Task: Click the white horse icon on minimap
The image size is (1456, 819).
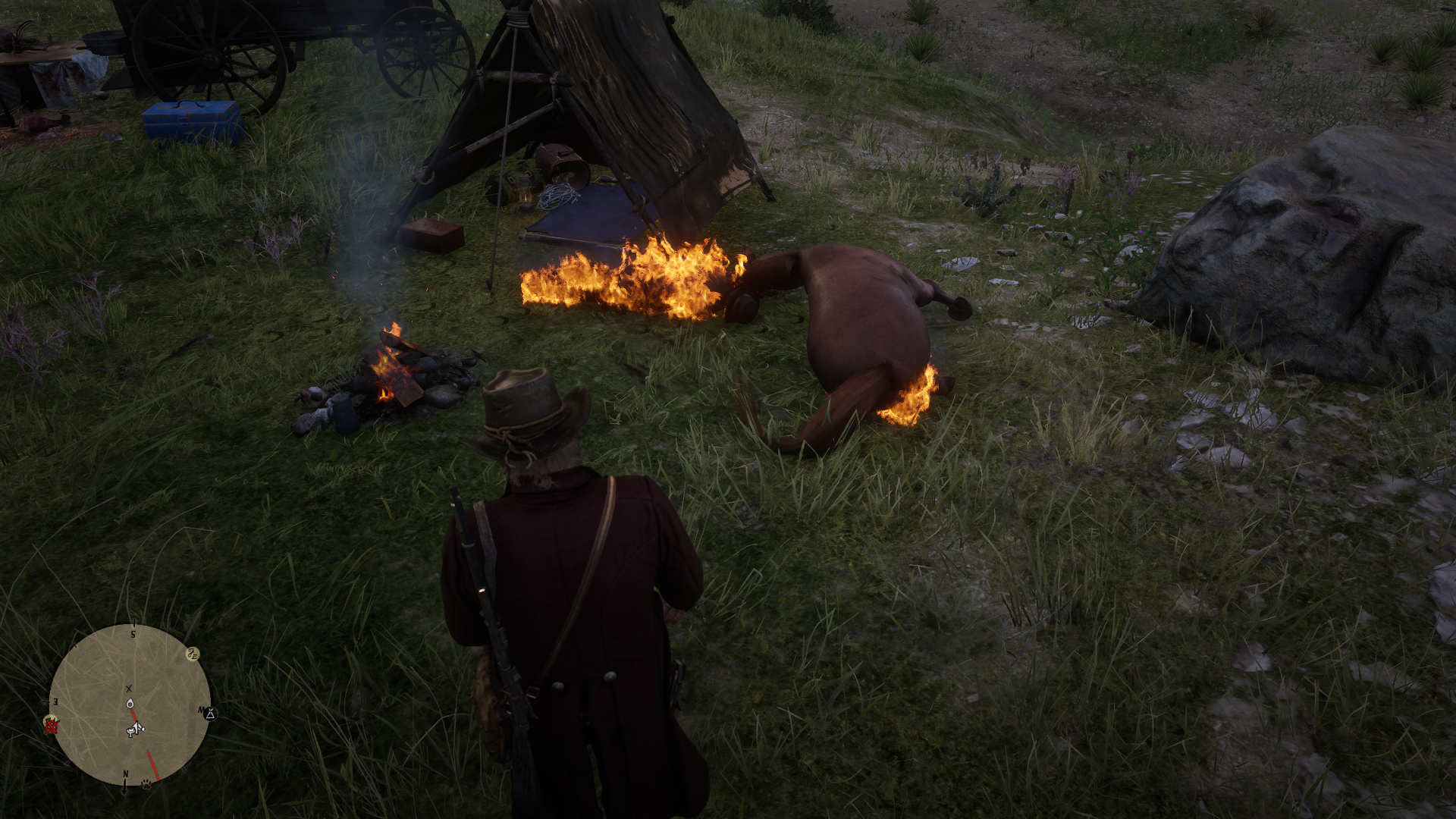Action: click(x=135, y=730)
